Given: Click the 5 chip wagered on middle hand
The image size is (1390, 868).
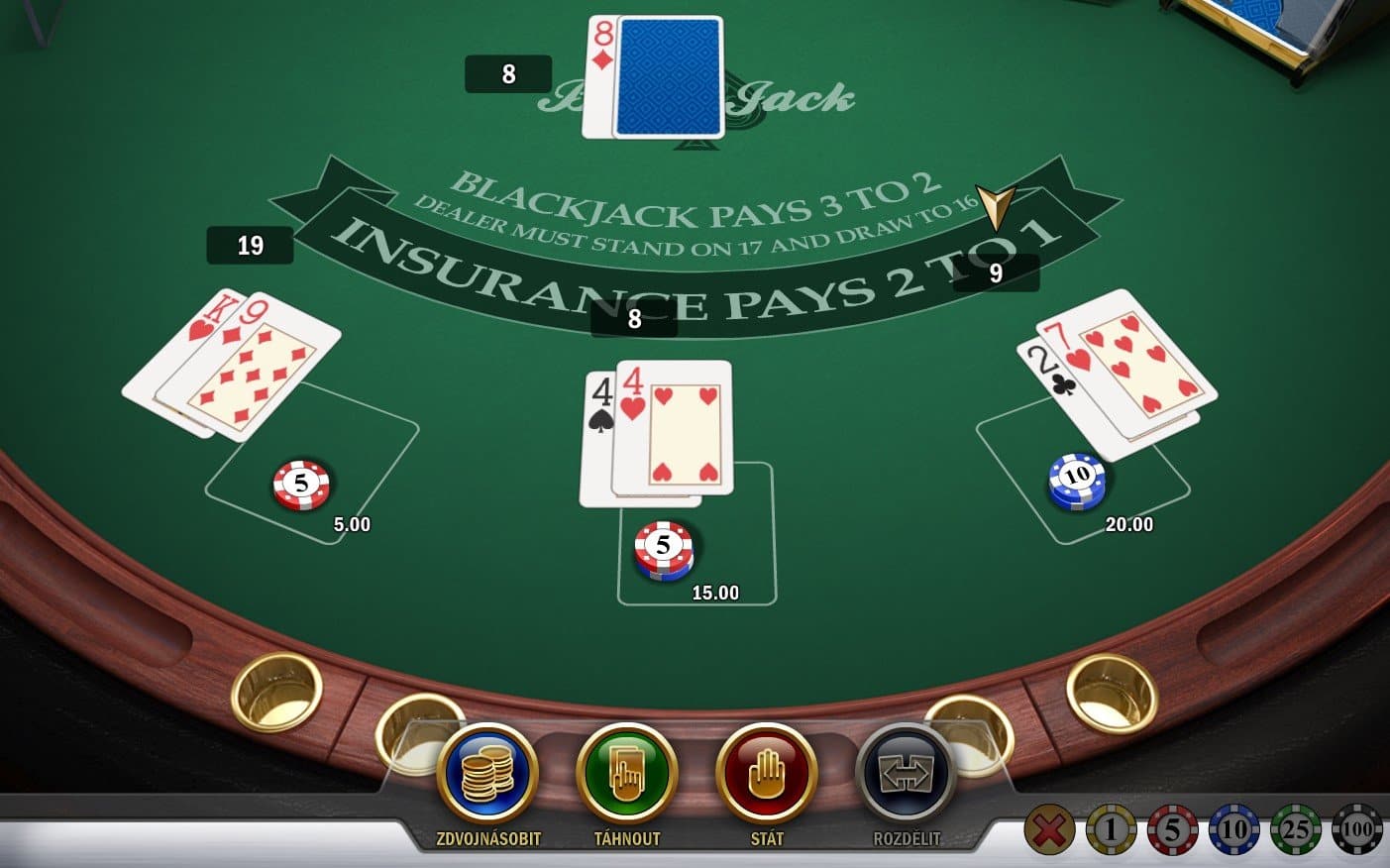Looking at the screenshot, I should click(x=665, y=548).
